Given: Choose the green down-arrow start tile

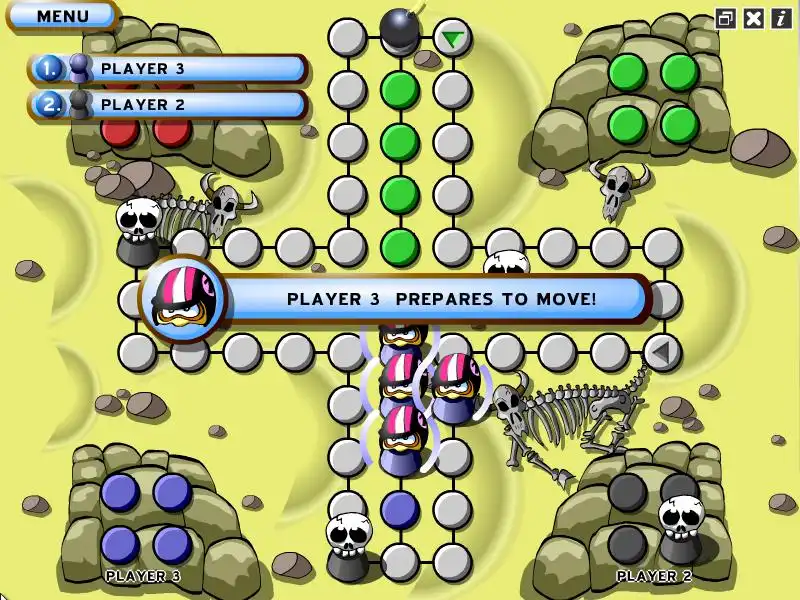Looking at the screenshot, I should (x=453, y=39).
